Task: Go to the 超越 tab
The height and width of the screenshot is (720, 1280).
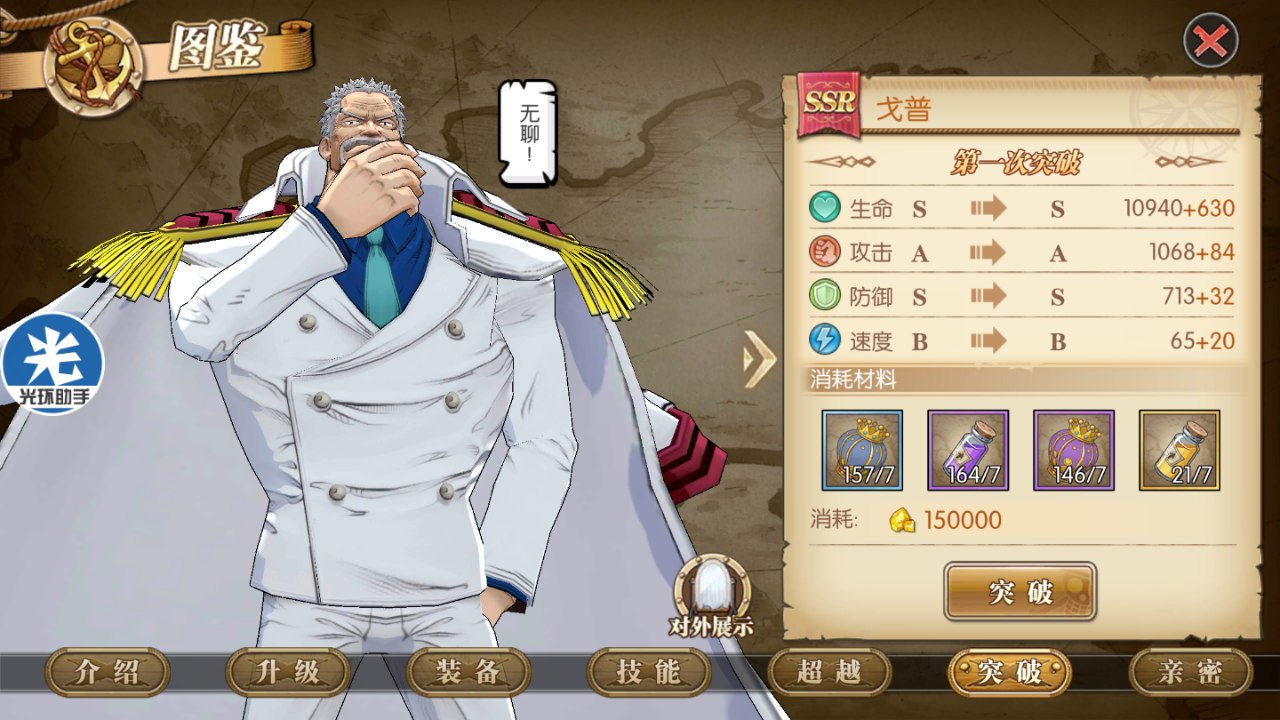Action: pyautogui.click(x=829, y=672)
